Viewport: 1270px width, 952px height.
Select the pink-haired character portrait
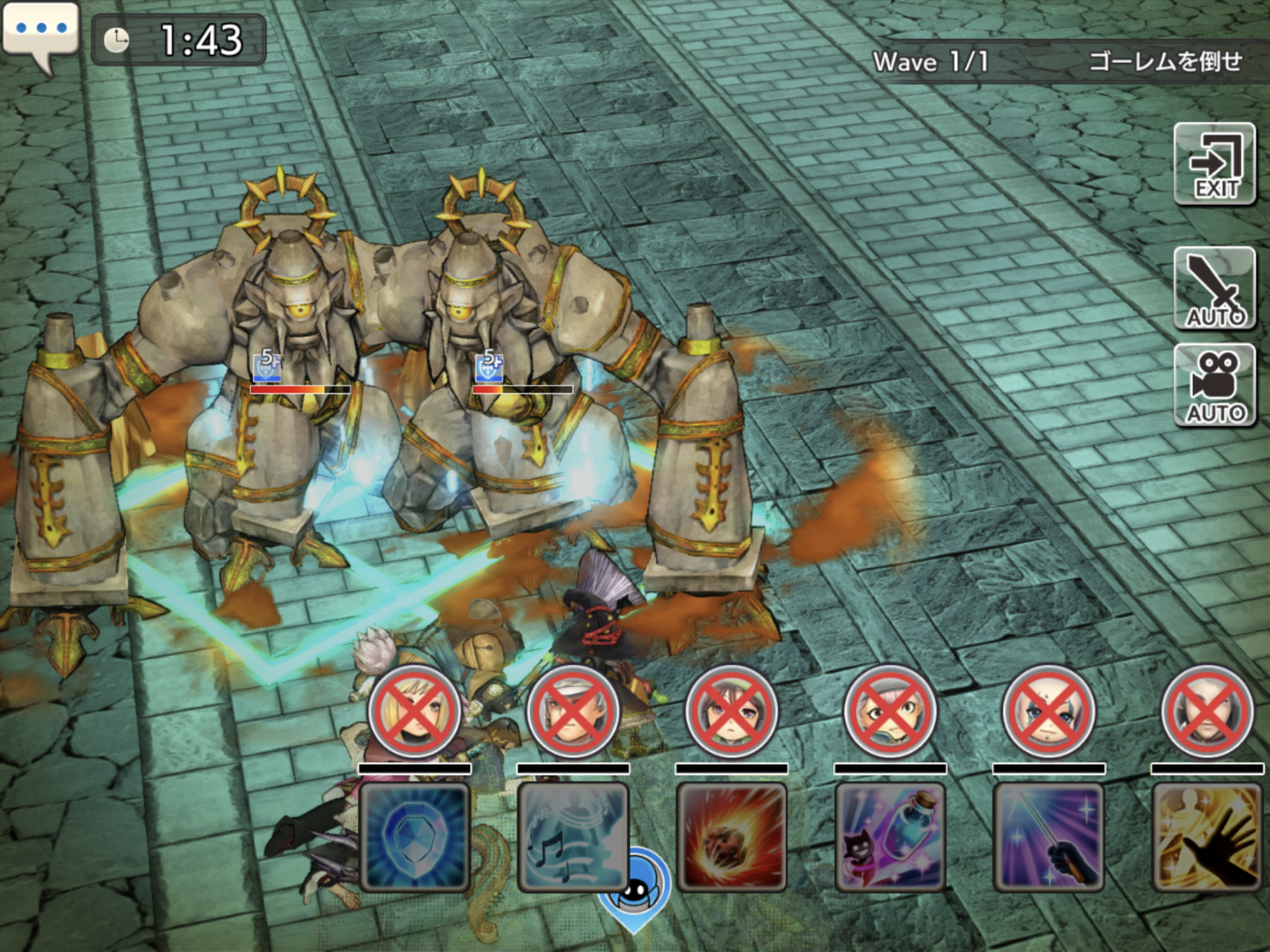[890, 712]
